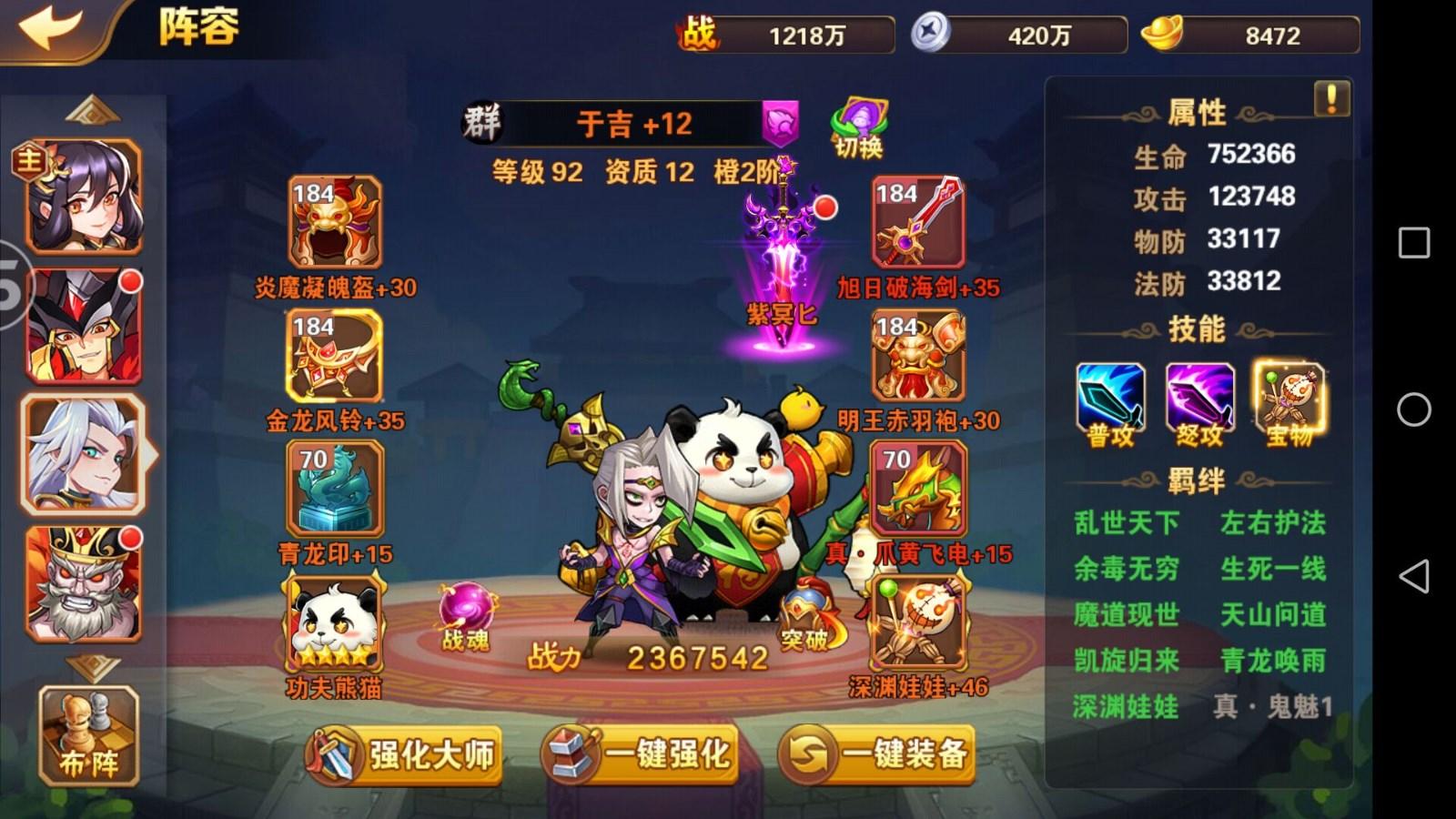The height and width of the screenshot is (819, 1456).
Task: Select the 明王赤羽袍 robe equipment icon
Action: tap(919, 357)
